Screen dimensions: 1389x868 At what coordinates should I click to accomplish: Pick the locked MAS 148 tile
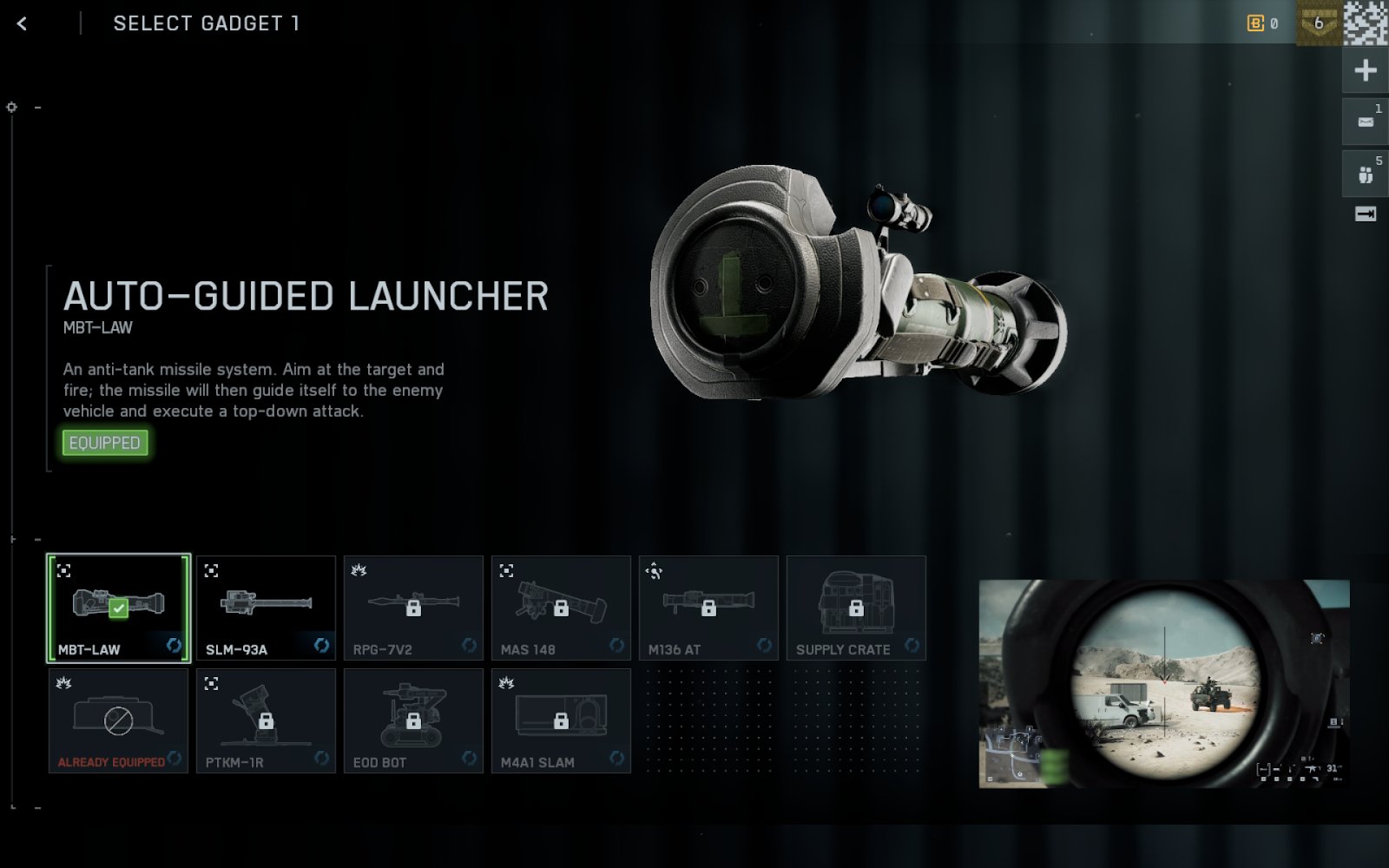561,608
